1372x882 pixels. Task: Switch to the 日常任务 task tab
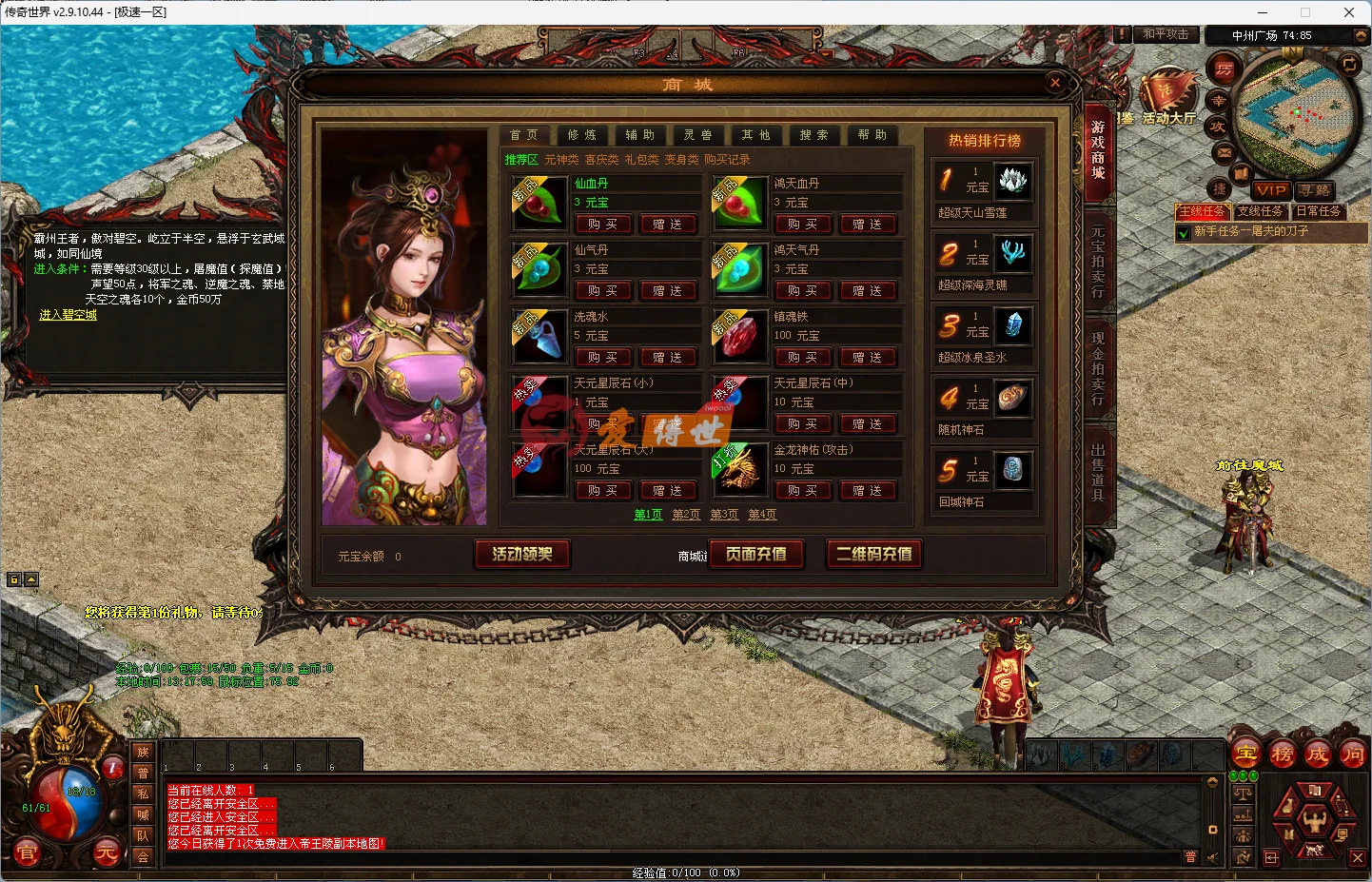click(x=1318, y=211)
